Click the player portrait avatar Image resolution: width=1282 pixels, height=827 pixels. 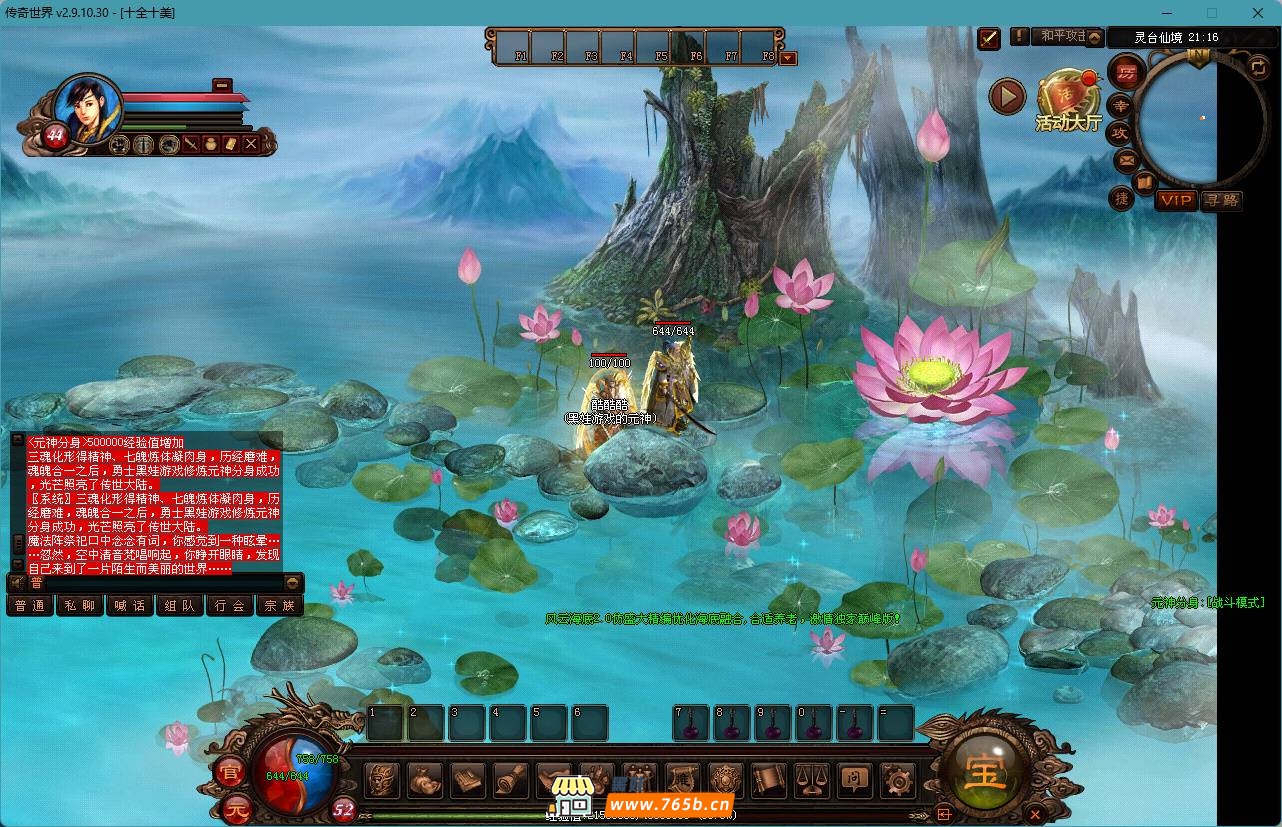pos(87,107)
